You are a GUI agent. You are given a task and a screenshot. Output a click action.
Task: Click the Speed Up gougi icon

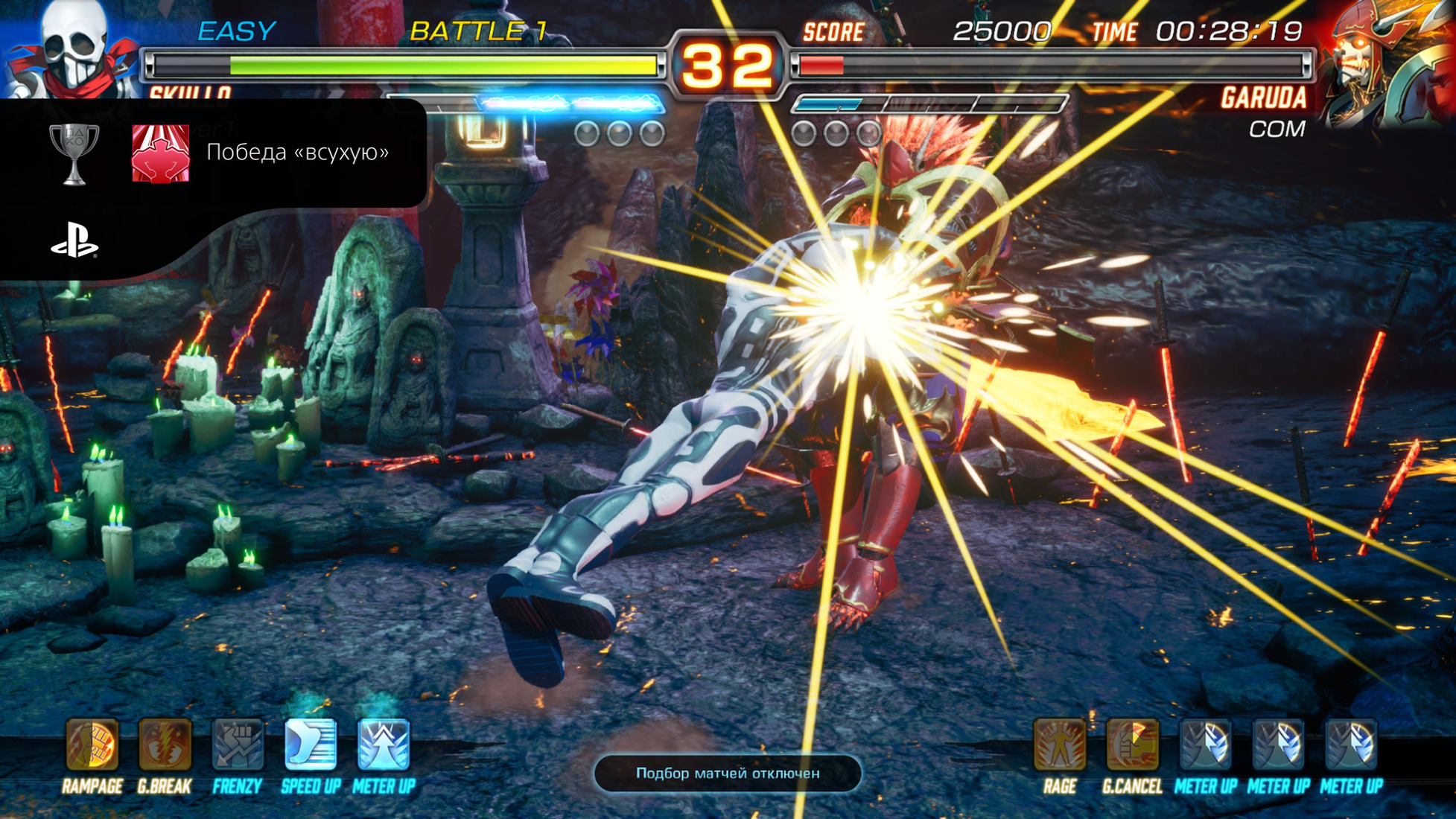(x=311, y=744)
